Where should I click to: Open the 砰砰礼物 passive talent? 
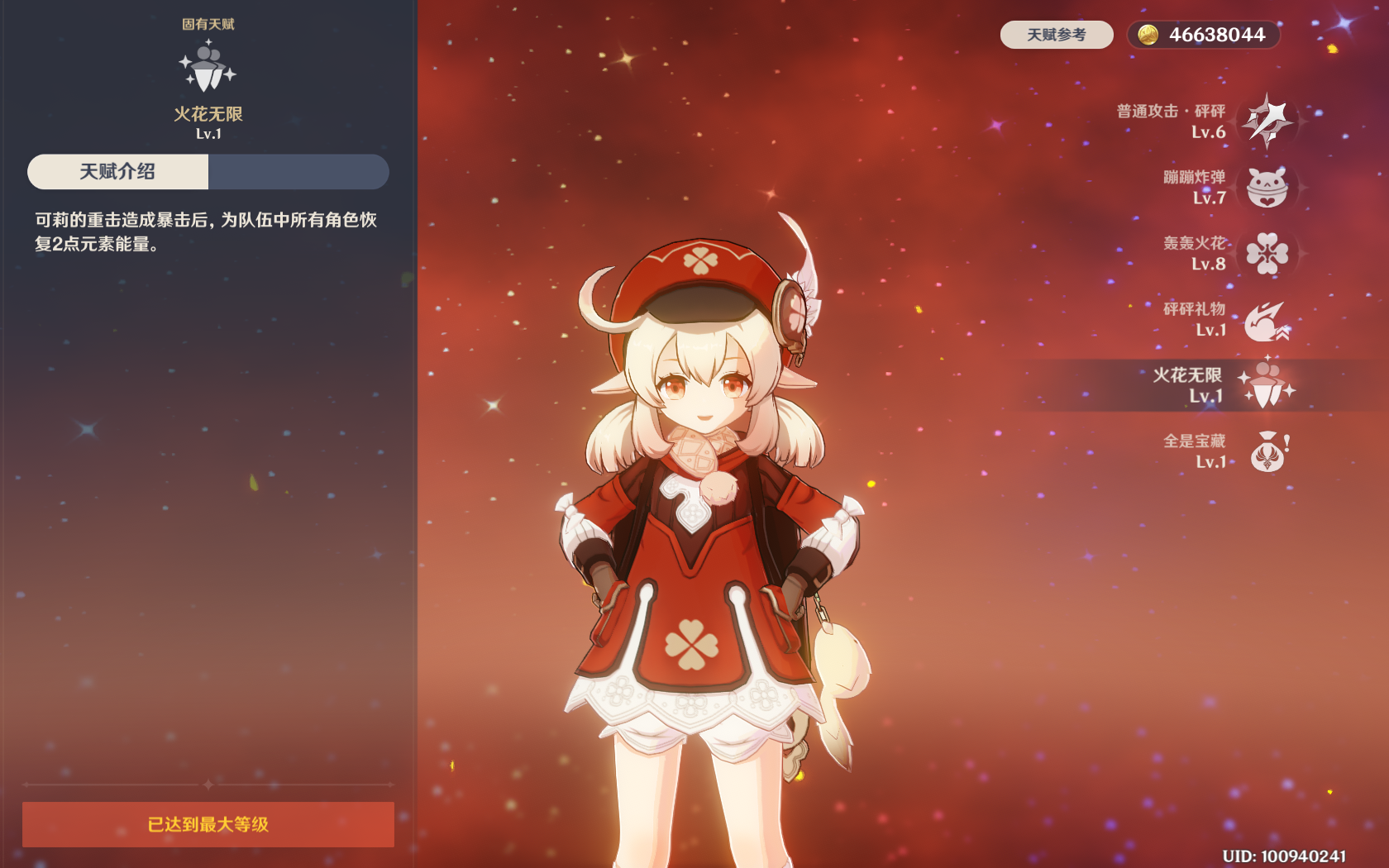[1267, 320]
